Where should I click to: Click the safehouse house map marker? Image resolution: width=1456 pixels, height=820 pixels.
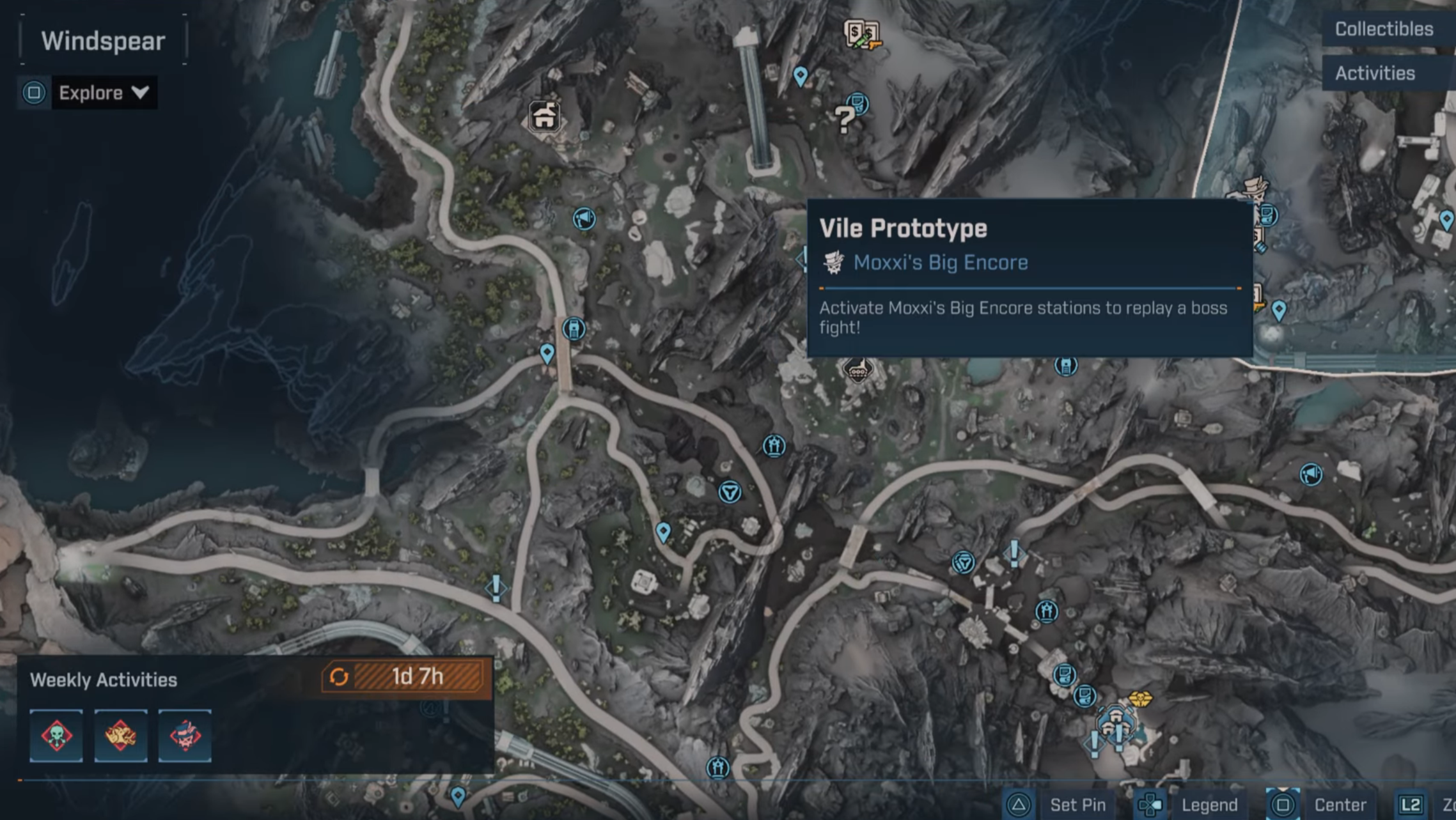[544, 117]
